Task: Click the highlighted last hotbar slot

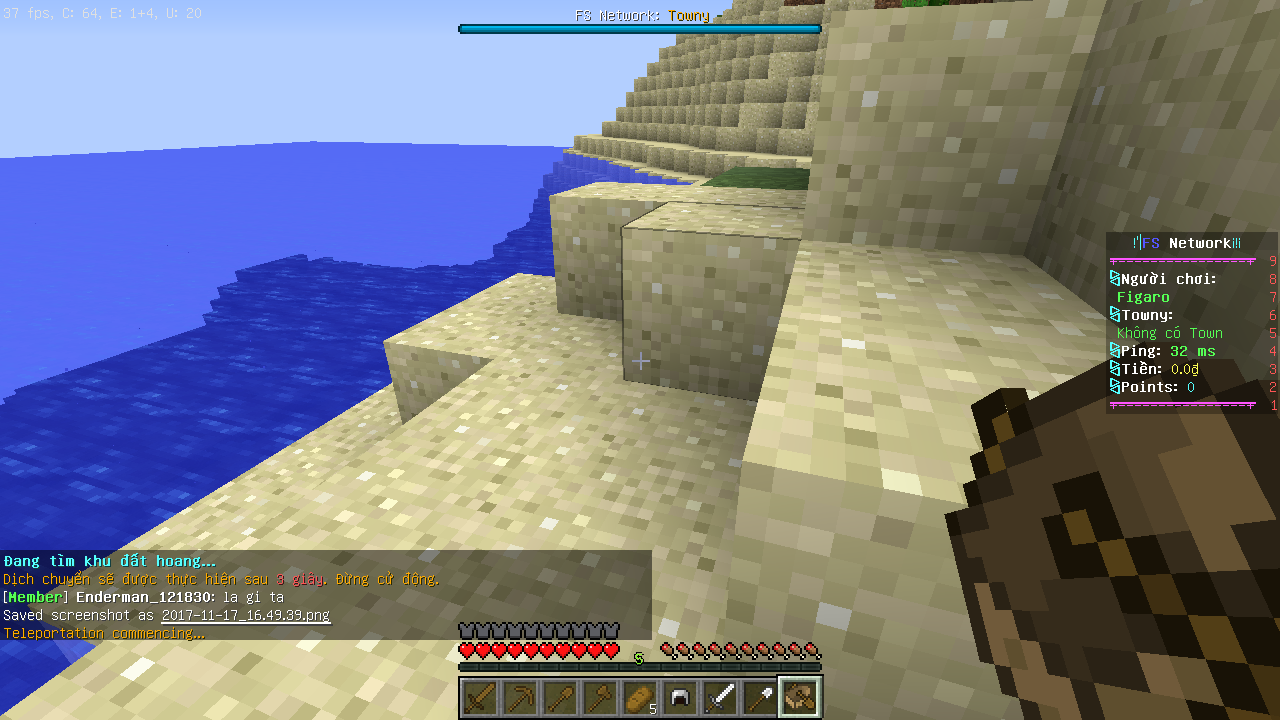Action: 800,697
